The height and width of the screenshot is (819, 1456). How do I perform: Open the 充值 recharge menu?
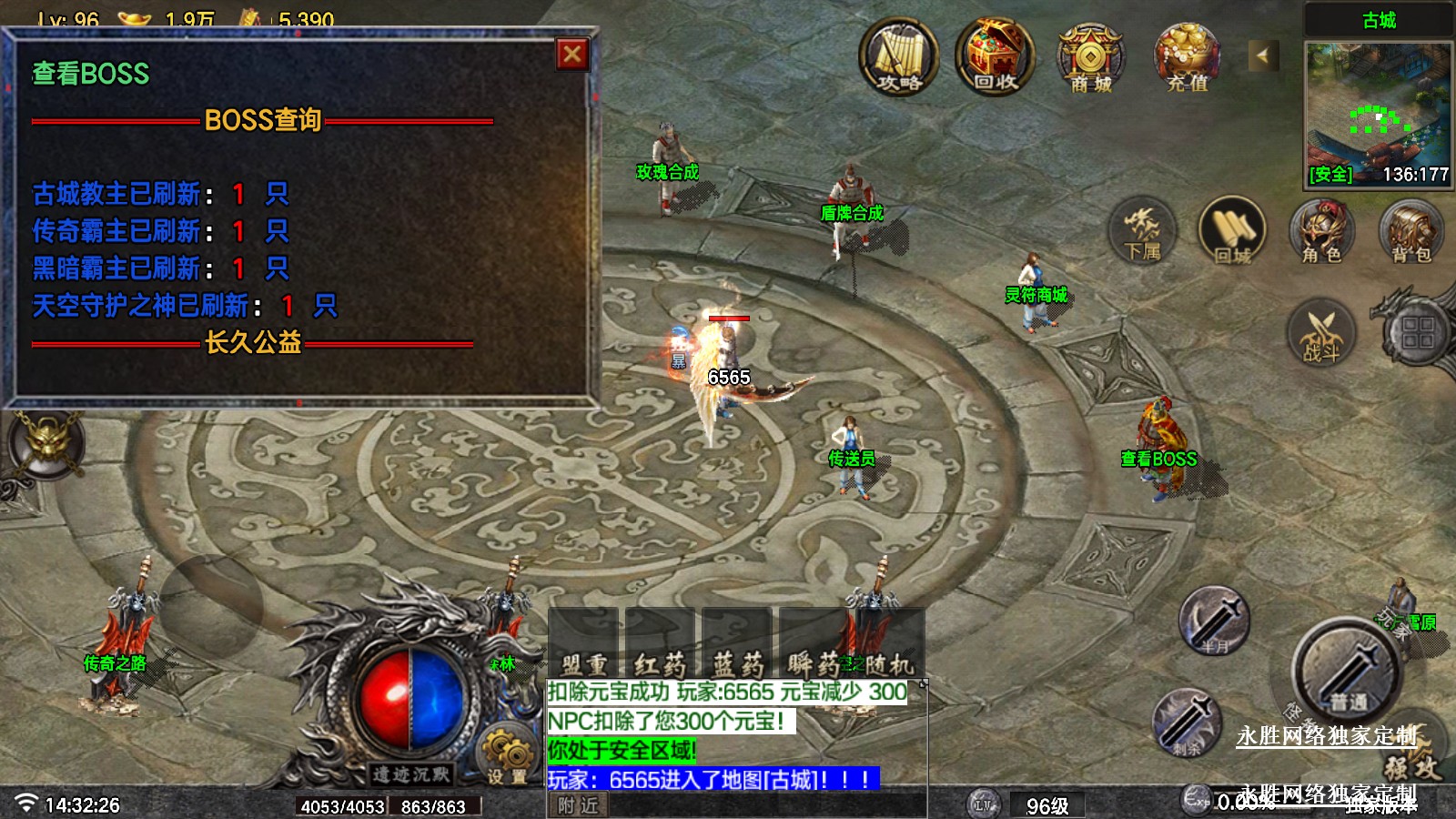point(1187,57)
